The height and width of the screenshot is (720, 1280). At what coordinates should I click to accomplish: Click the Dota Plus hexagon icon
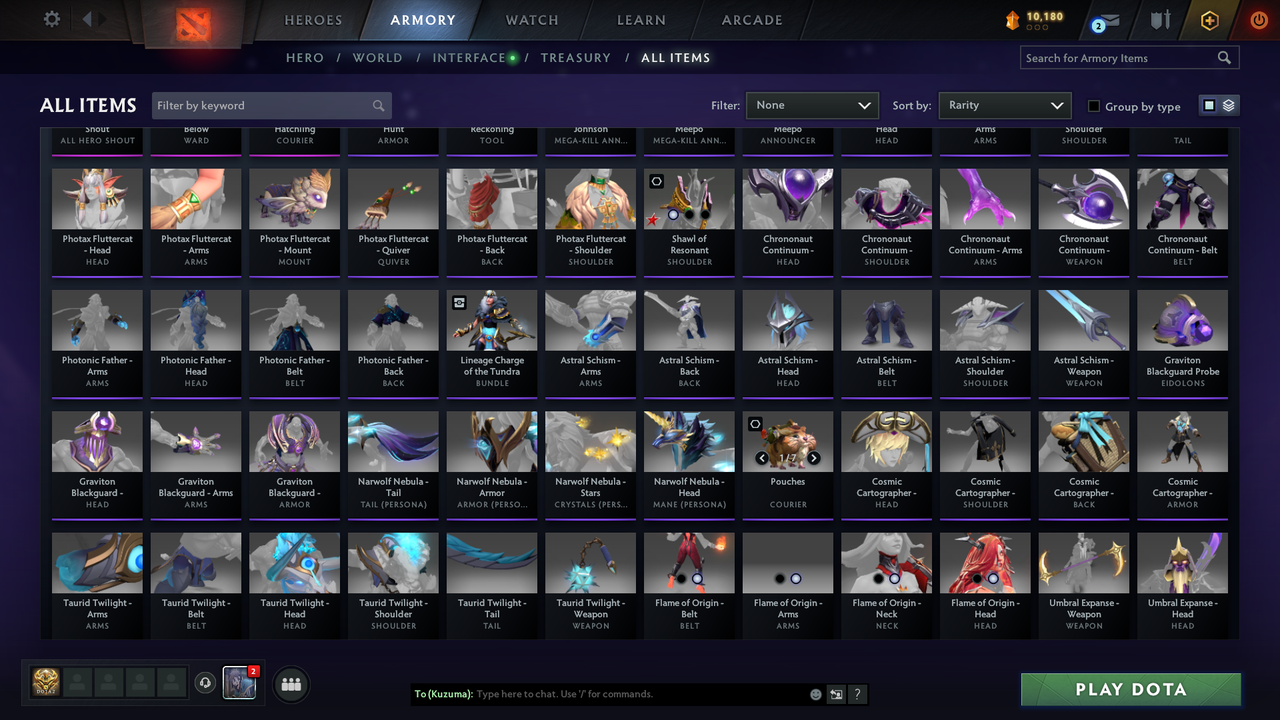[x=1208, y=19]
